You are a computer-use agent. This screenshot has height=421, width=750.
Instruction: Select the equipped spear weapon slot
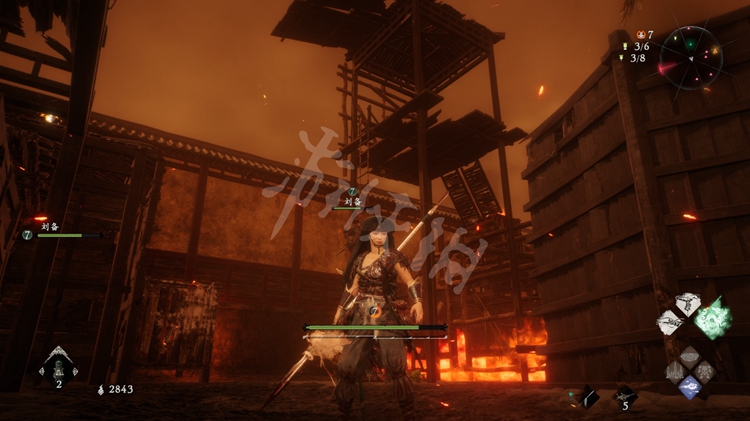click(x=586, y=397)
